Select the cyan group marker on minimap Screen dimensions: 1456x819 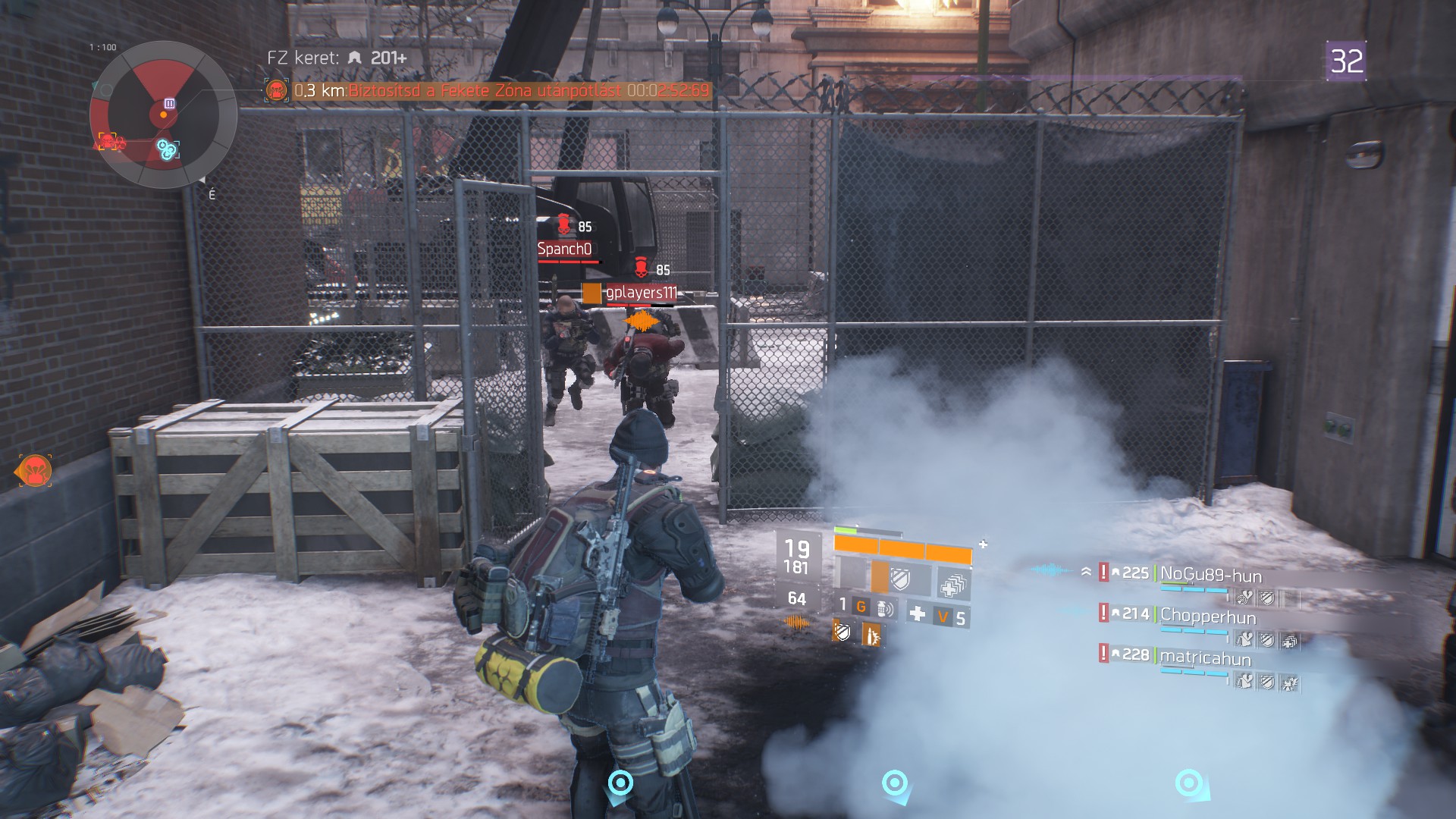pos(168,149)
